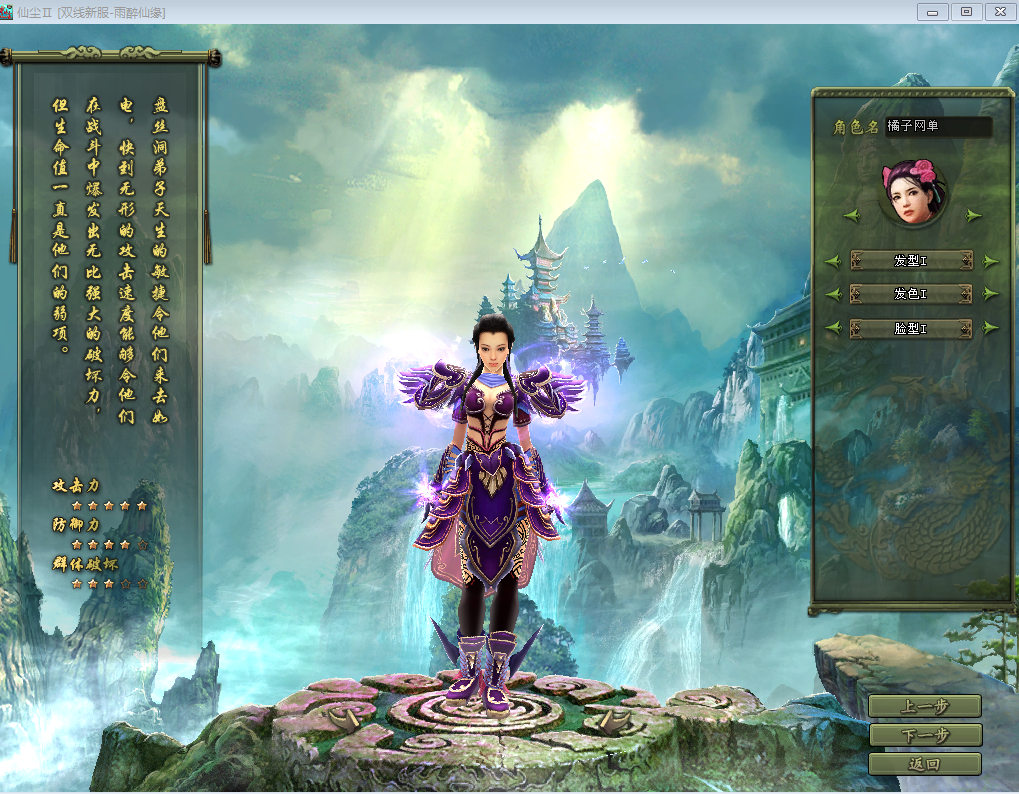Switch to next hairstyle (发型)
The height and width of the screenshot is (794, 1019).
[991, 261]
